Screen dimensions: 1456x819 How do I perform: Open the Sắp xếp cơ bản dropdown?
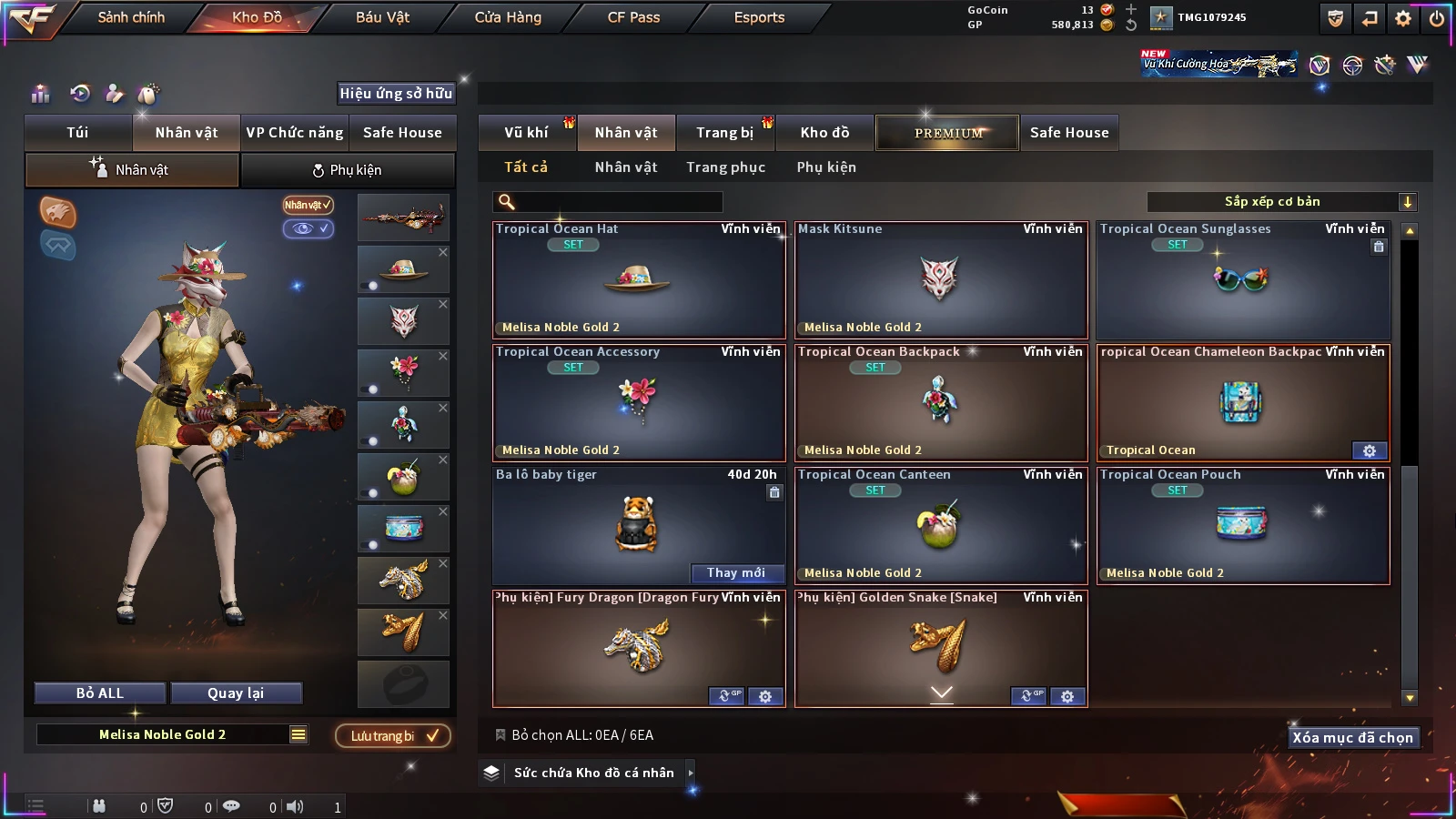point(1281,202)
